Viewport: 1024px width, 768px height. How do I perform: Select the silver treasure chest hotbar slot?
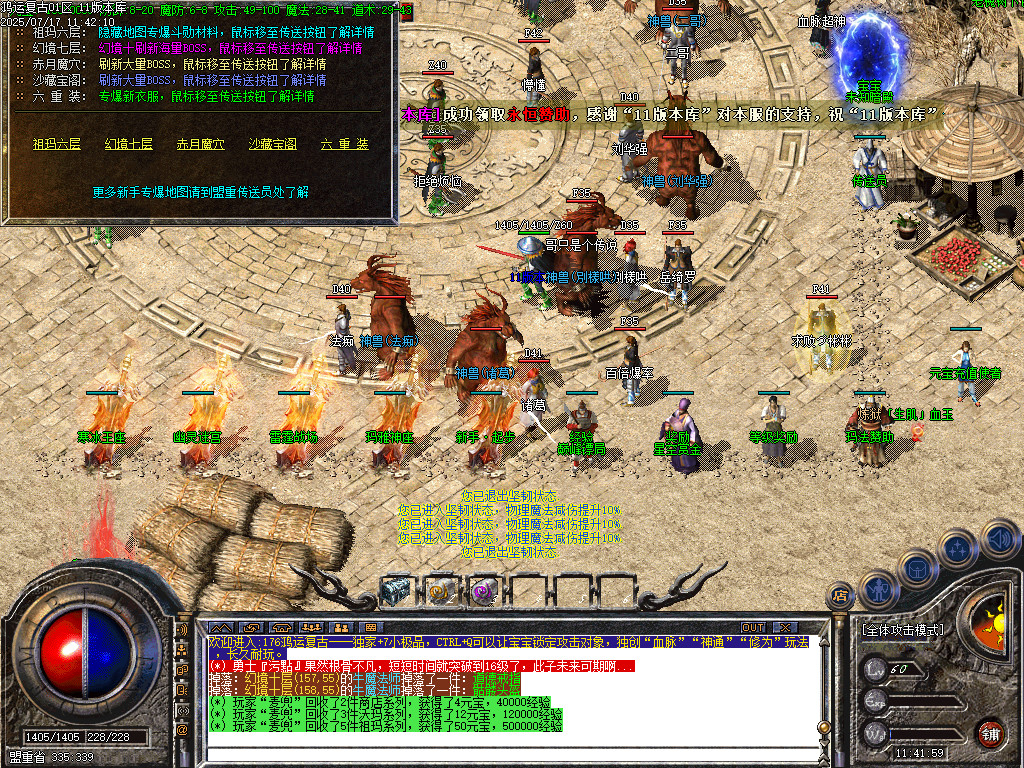click(x=396, y=591)
